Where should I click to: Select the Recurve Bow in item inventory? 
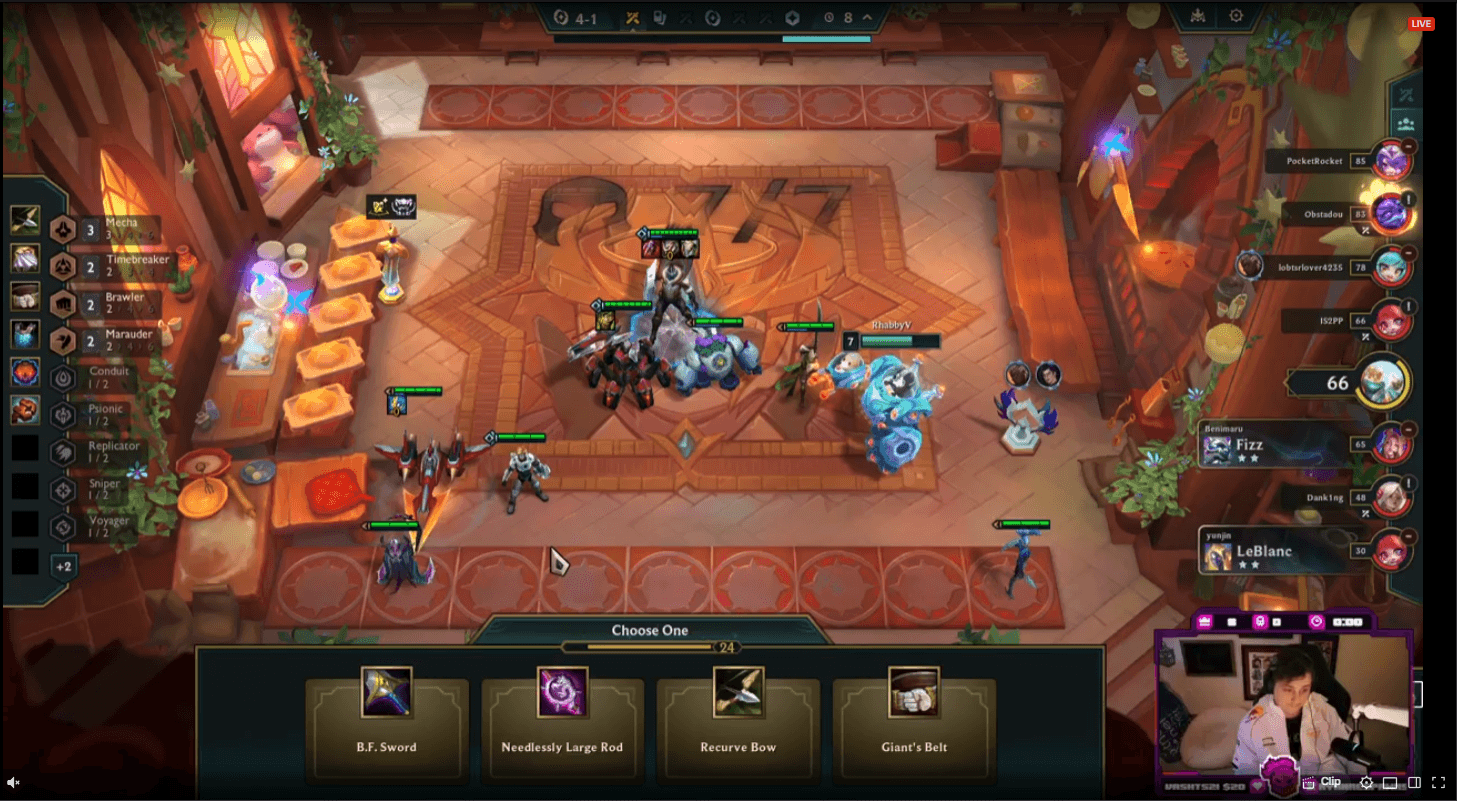(x=25, y=220)
